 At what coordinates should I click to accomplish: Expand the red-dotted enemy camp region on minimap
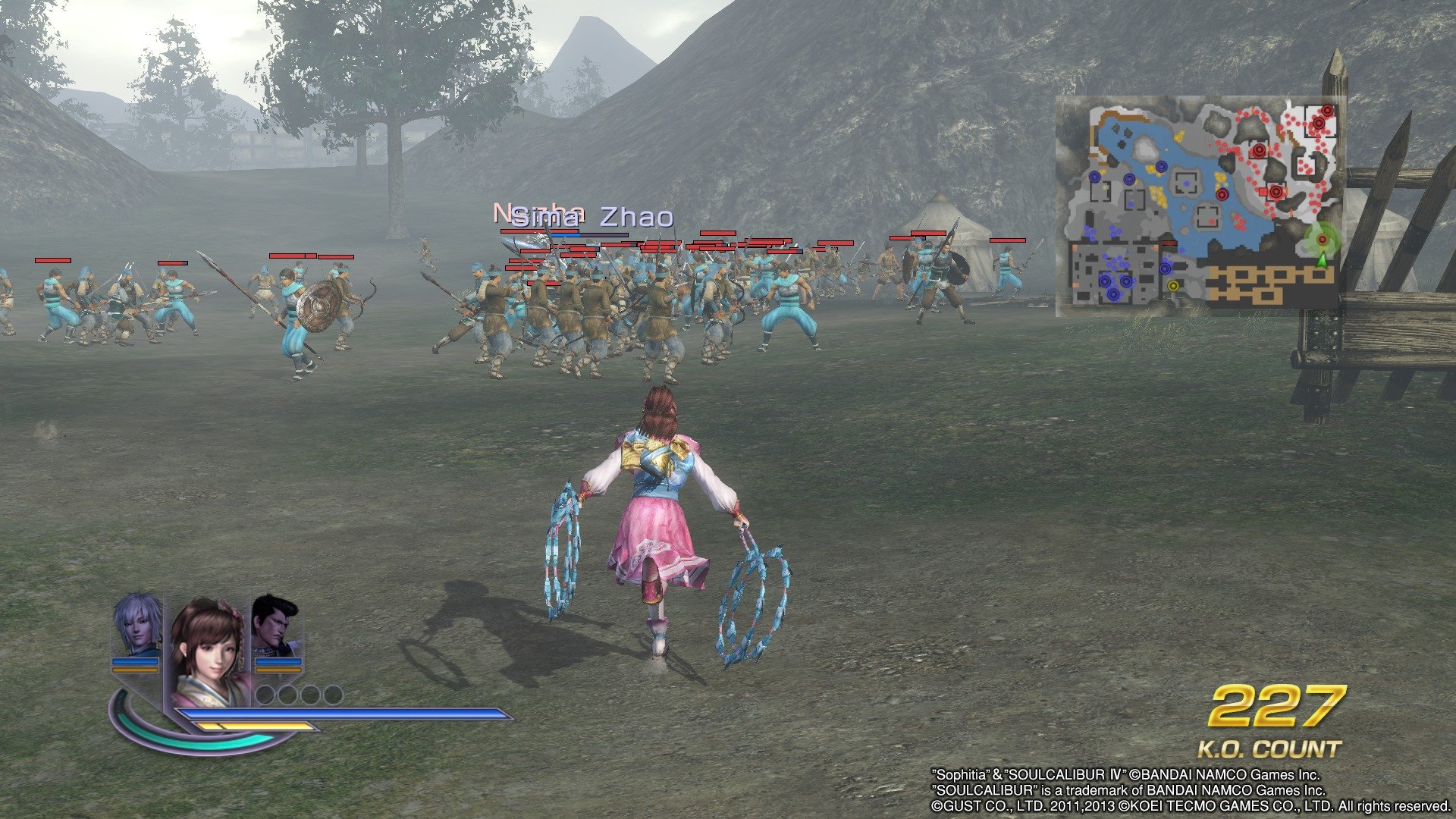pyautogui.click(x=1319, y=121)
